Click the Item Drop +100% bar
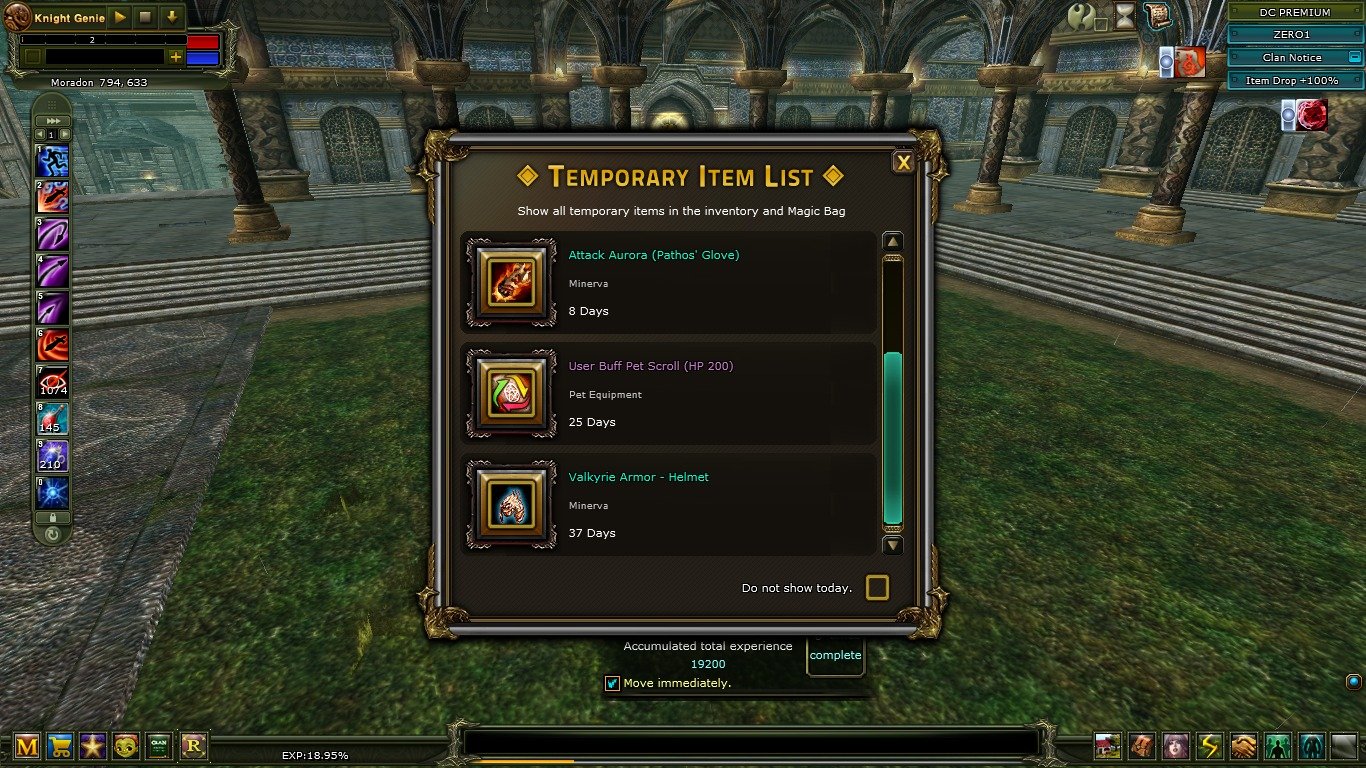The image size is (1366, 768). [1295, 80]
